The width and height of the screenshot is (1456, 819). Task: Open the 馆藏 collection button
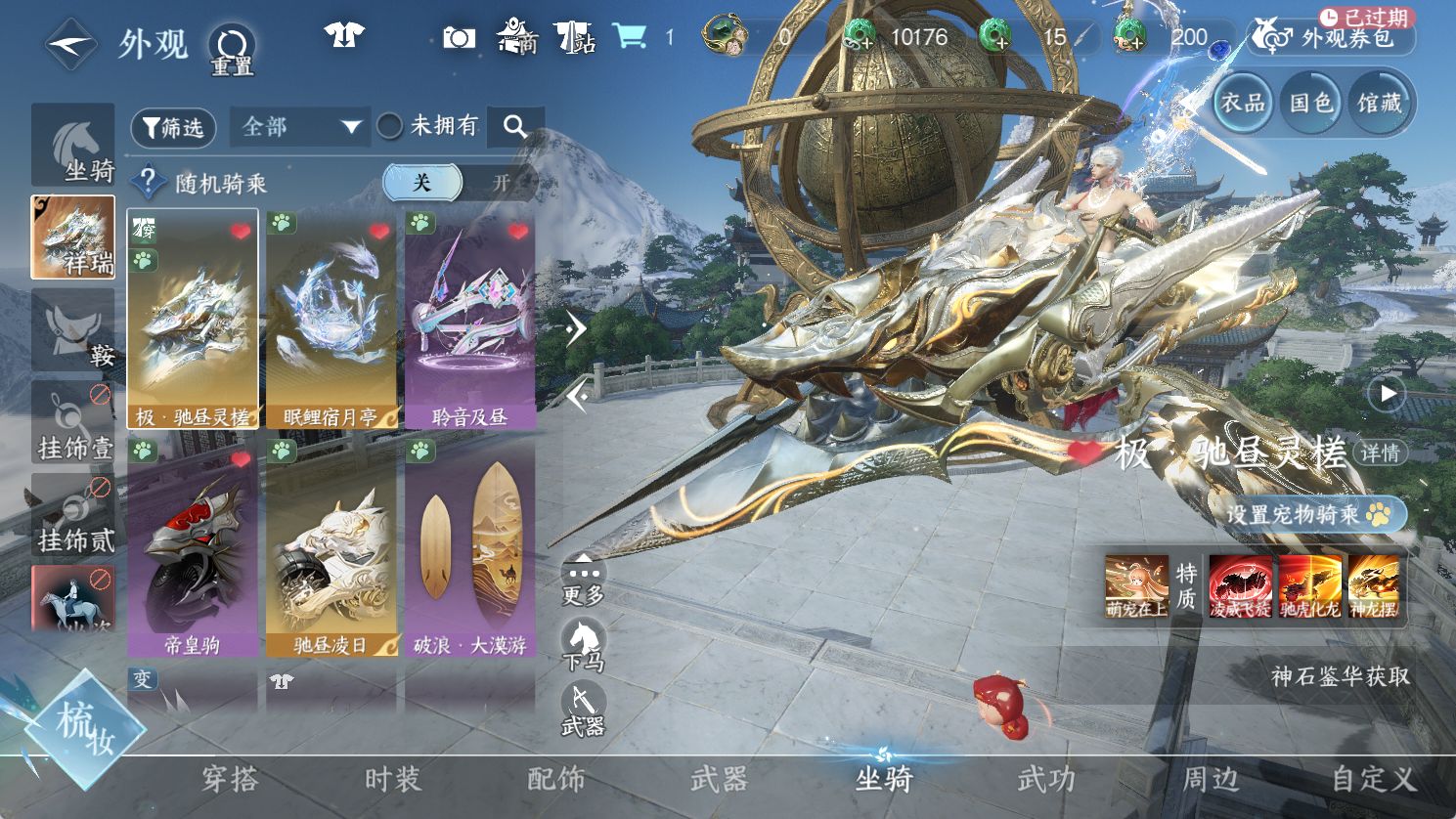1379,103
